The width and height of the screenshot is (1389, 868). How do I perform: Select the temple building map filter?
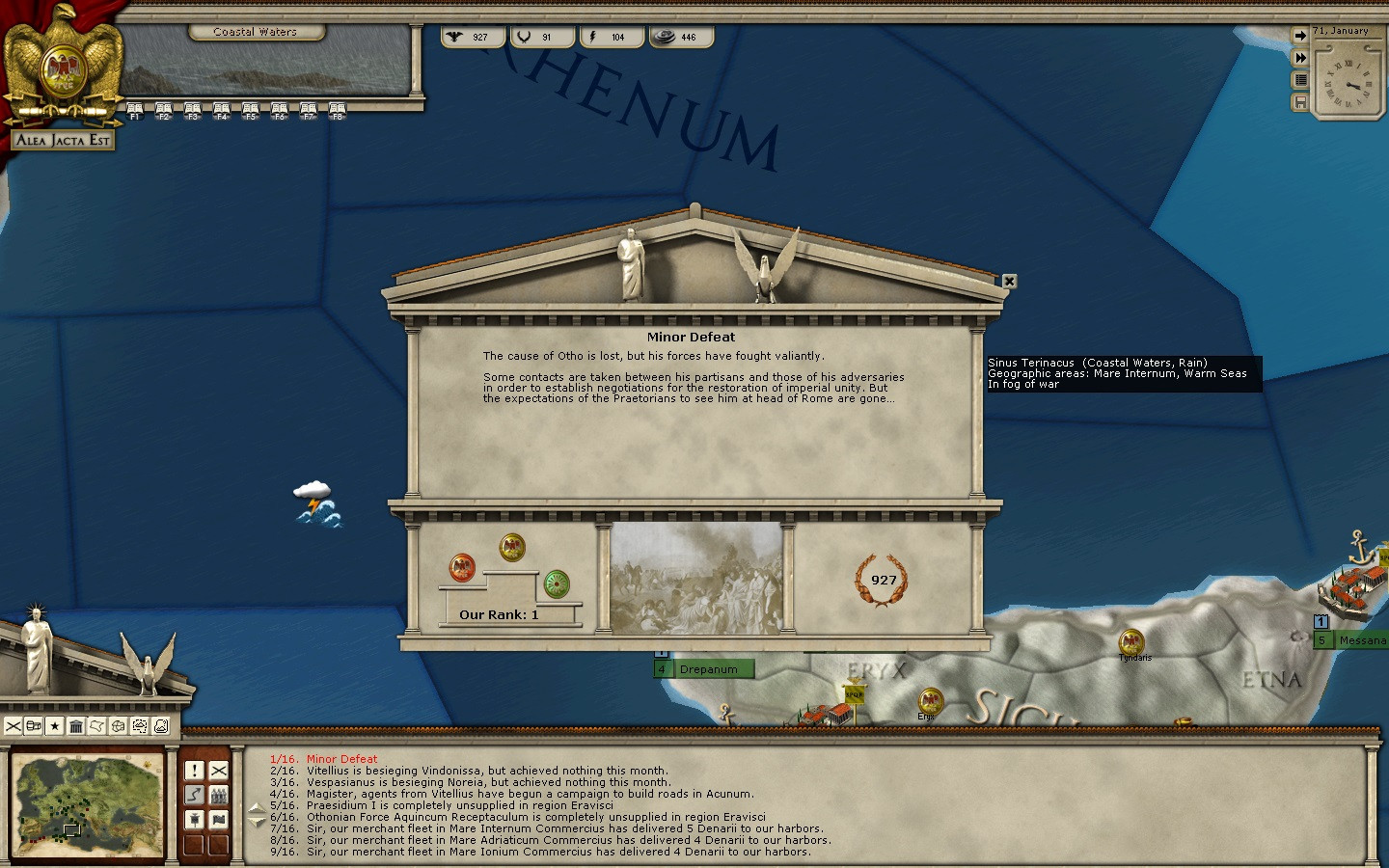tap(76, 726)
